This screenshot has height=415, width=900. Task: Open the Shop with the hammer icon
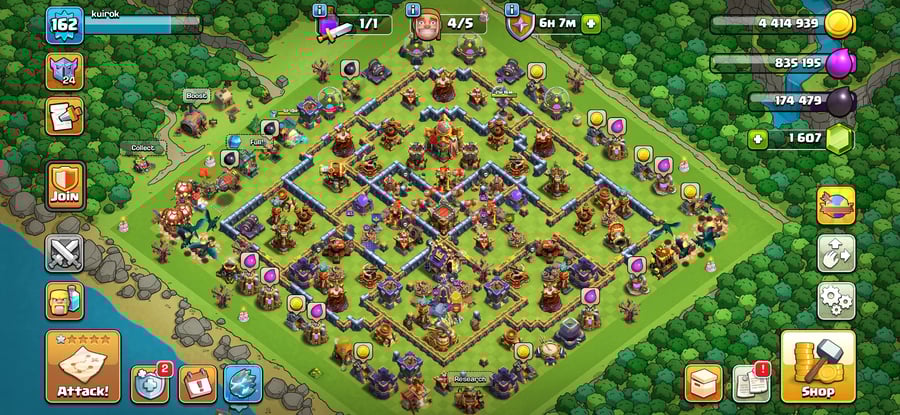tap(817, 366)
